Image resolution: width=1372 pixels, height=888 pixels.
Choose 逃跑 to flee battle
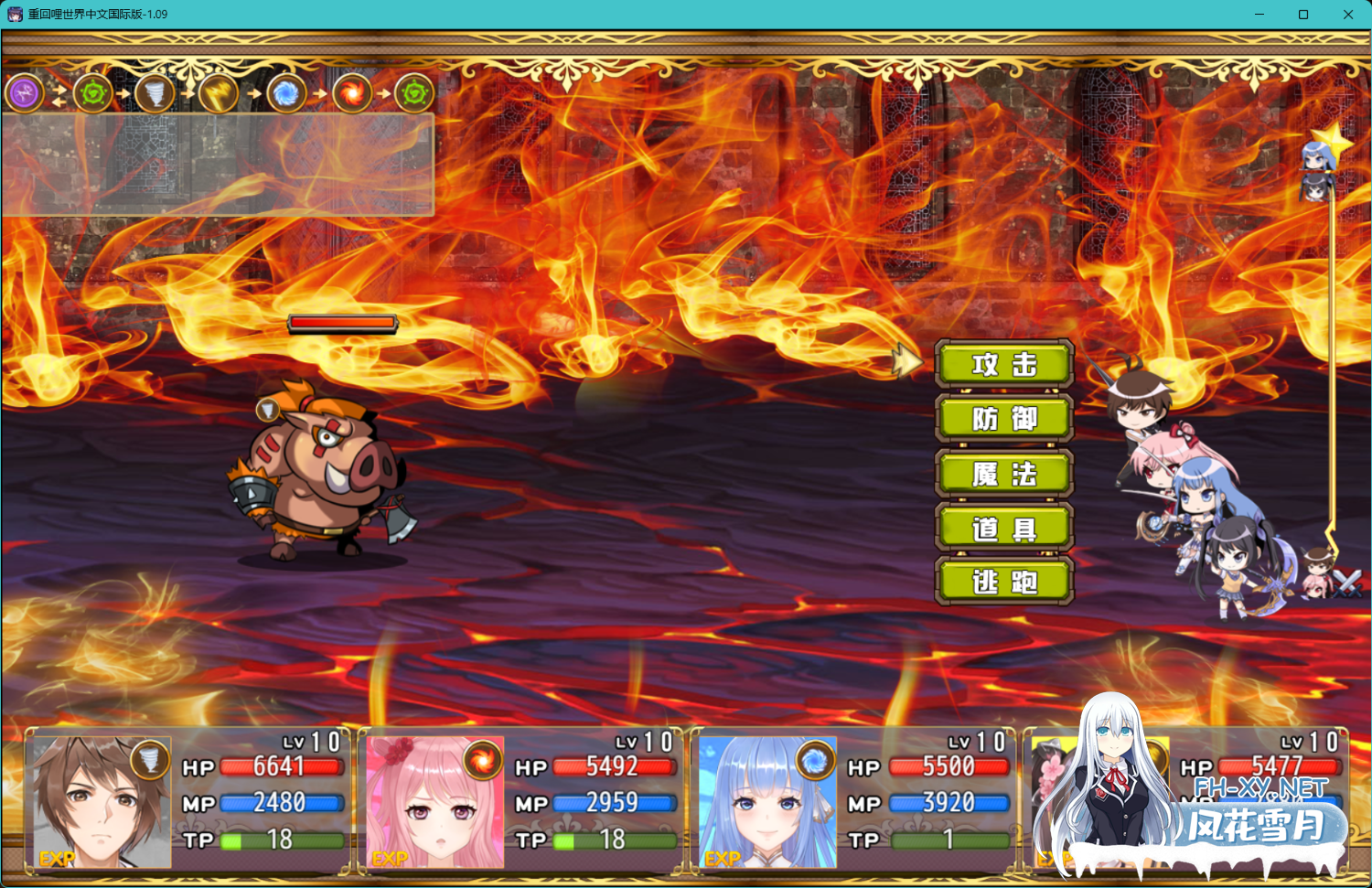click(x=1003, y=582)
